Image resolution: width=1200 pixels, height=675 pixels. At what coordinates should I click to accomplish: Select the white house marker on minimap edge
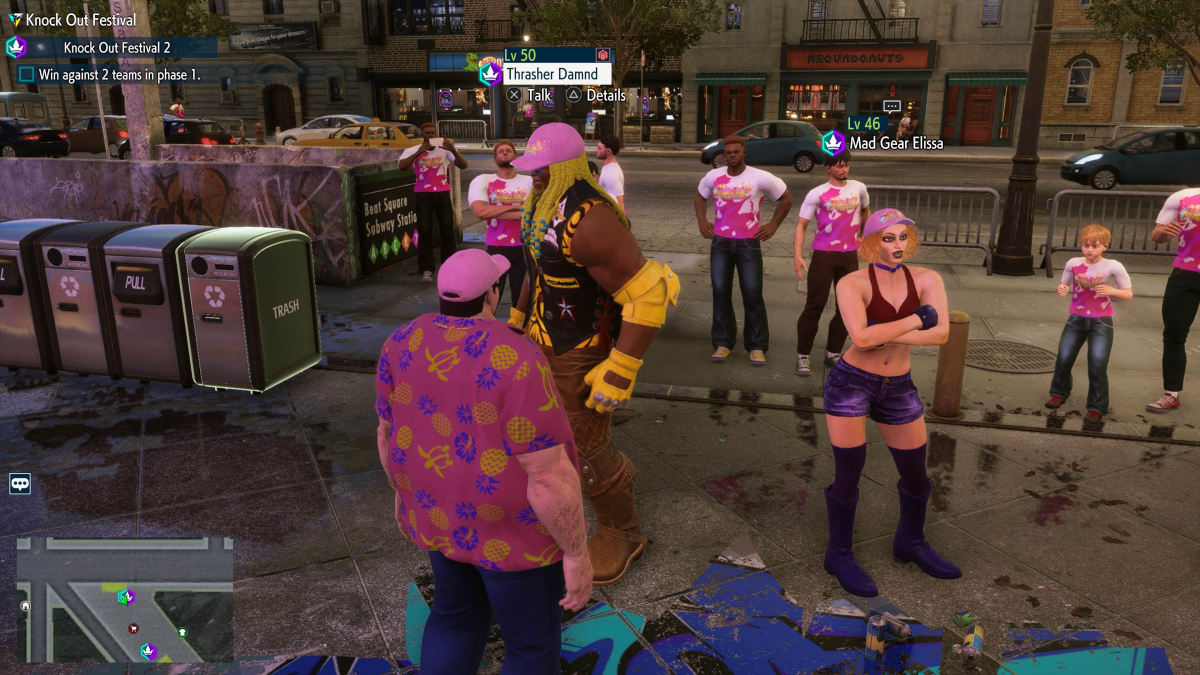(x=26, y=605)
